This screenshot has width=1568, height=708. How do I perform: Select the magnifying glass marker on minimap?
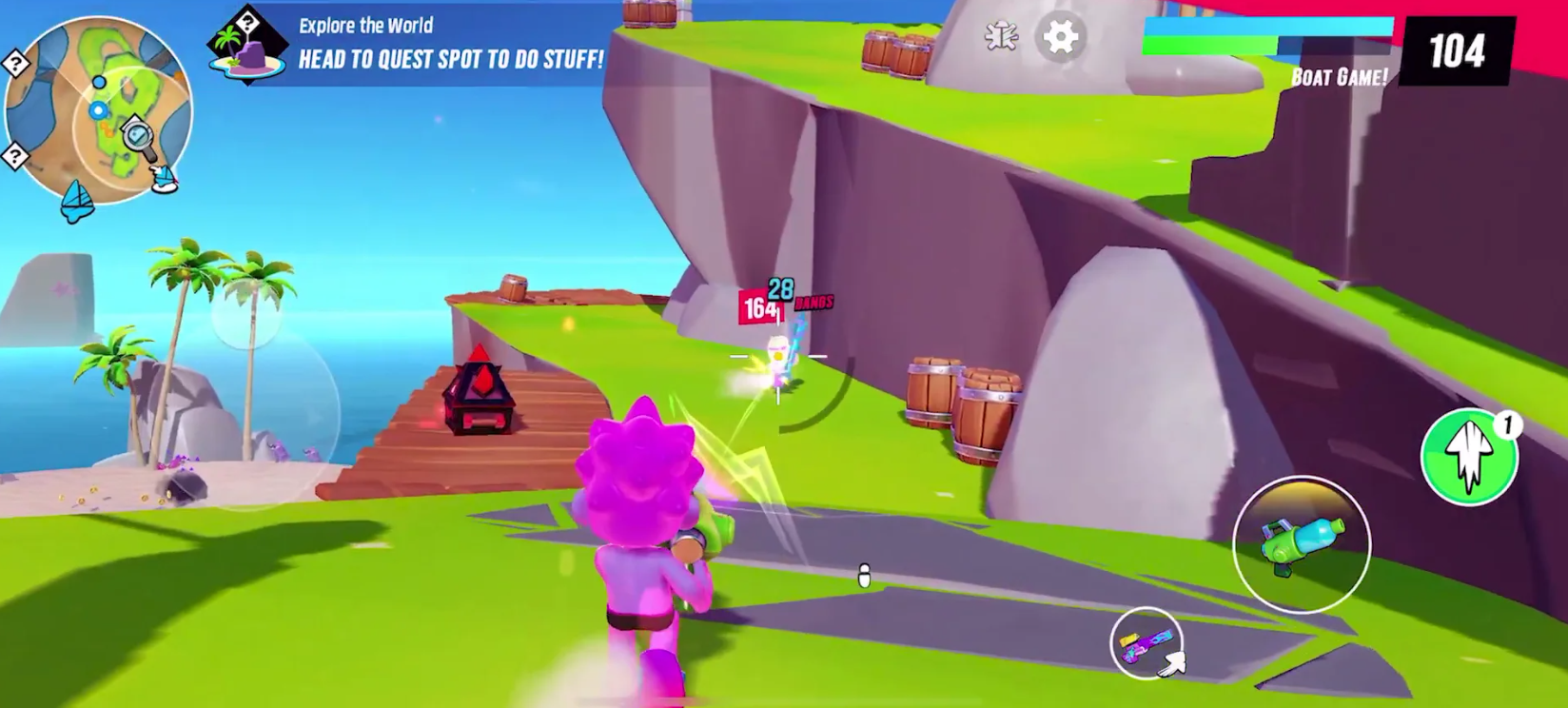coord(139,137)
